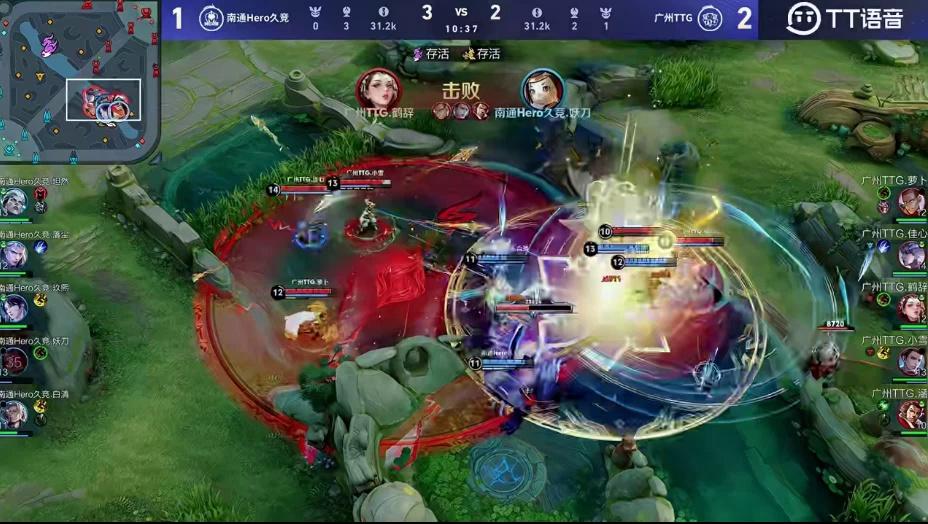
Task: Select the 广州TTG.萝卜 player portrait
Action: point(911,202)
